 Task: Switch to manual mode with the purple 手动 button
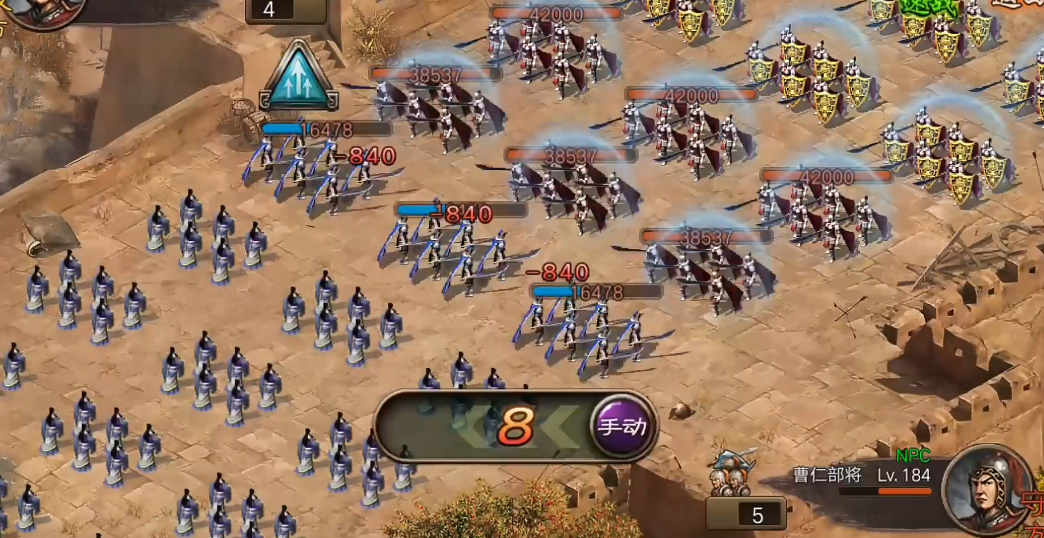[621, 426]
